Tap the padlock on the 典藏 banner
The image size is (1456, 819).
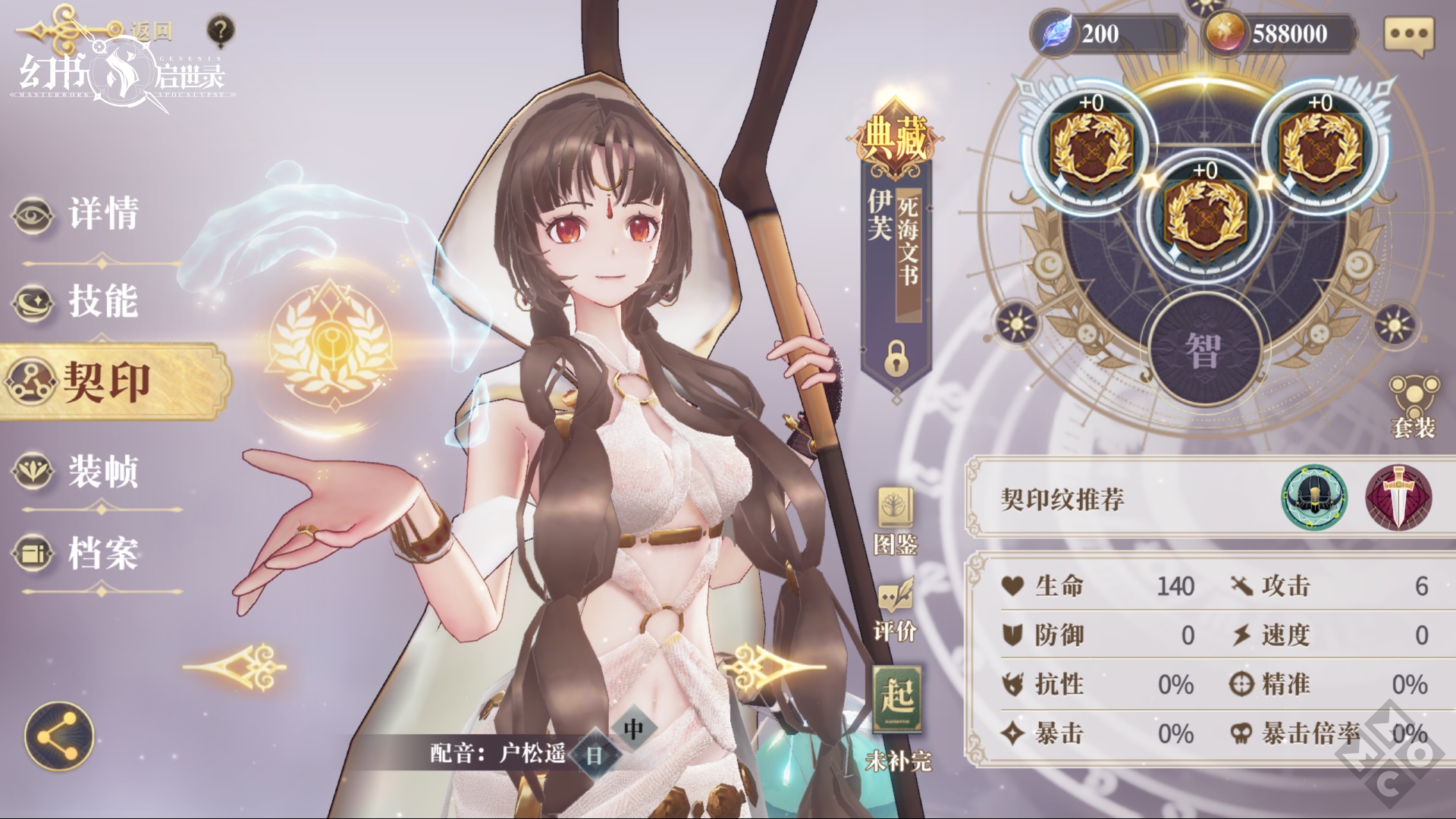point(896,358)
